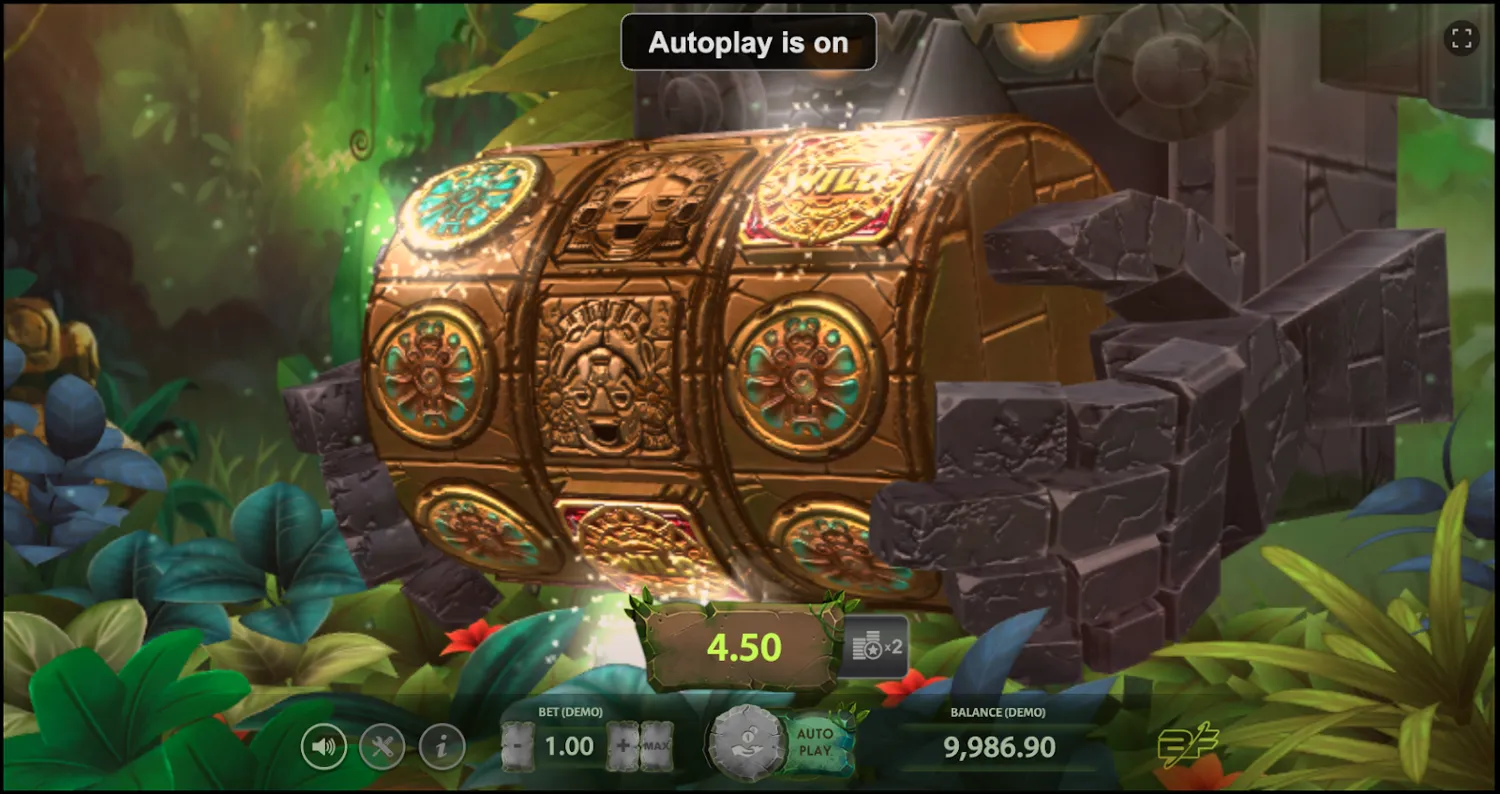Click the golden mask symbol on the reel
Viewport: 1500px width, 794px height.
(609, 390)
